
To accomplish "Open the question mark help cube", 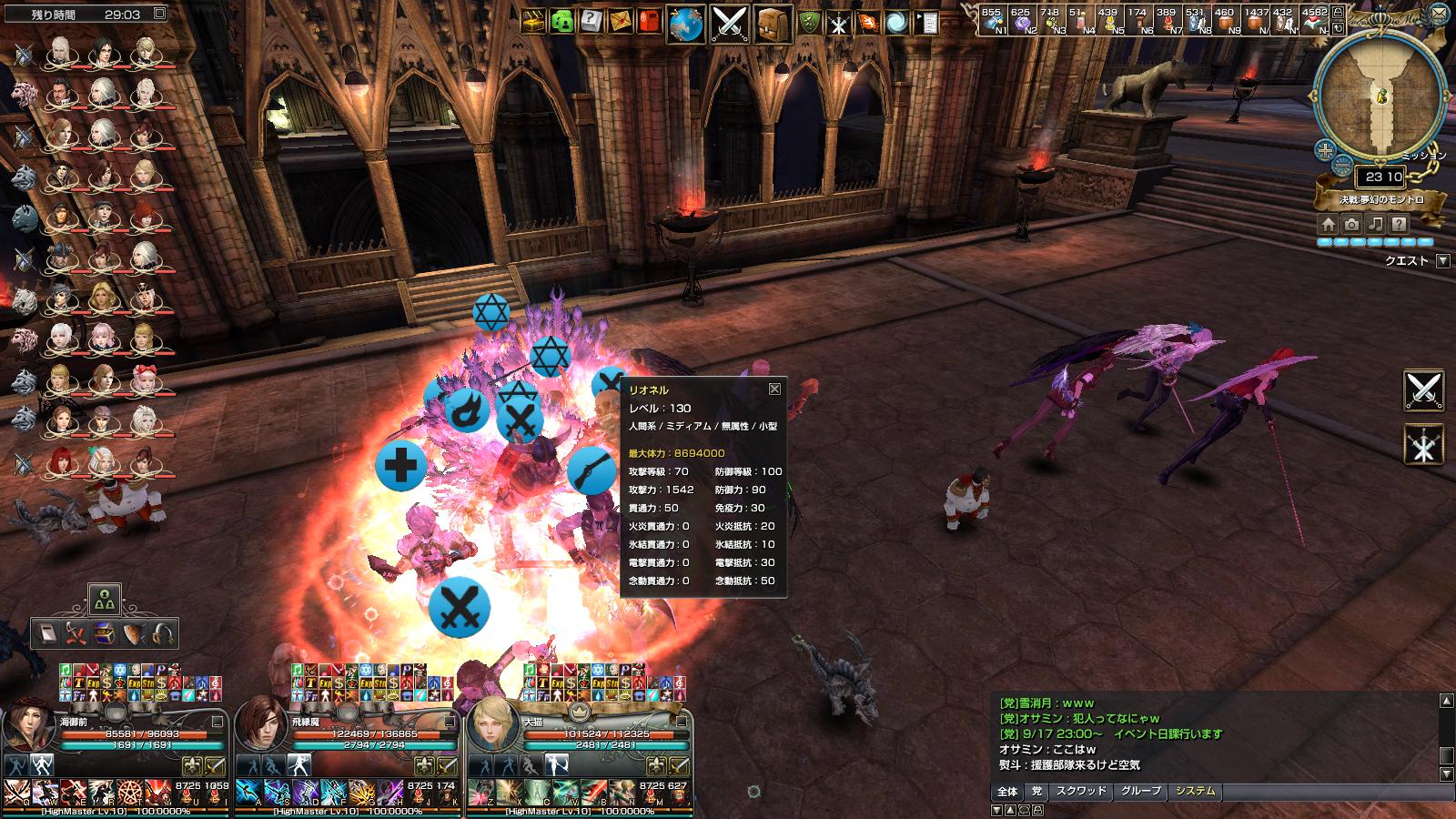I will 591,21.
